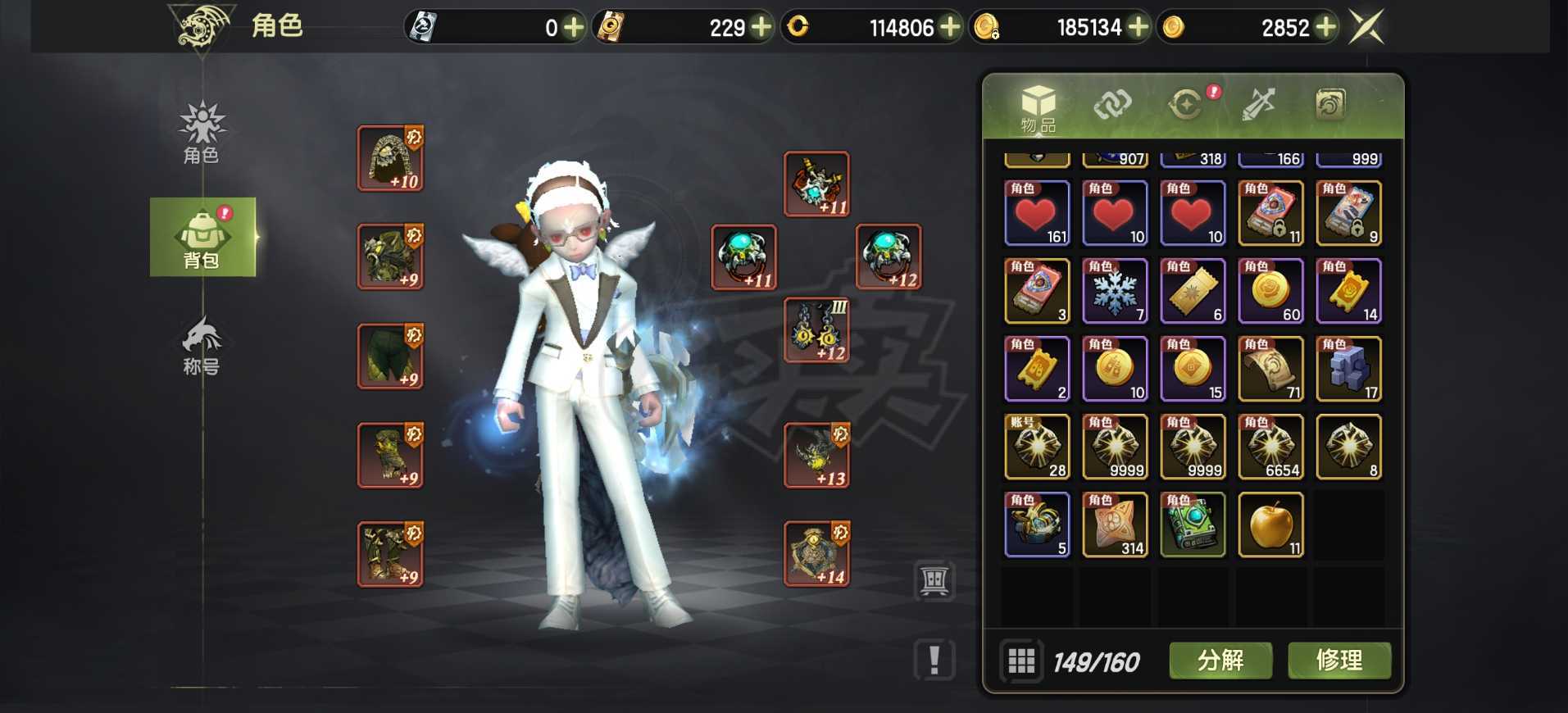The image size is (1568, 713).
Task: Select the equipped +14 item slot
Action: [x=816, y=554]
